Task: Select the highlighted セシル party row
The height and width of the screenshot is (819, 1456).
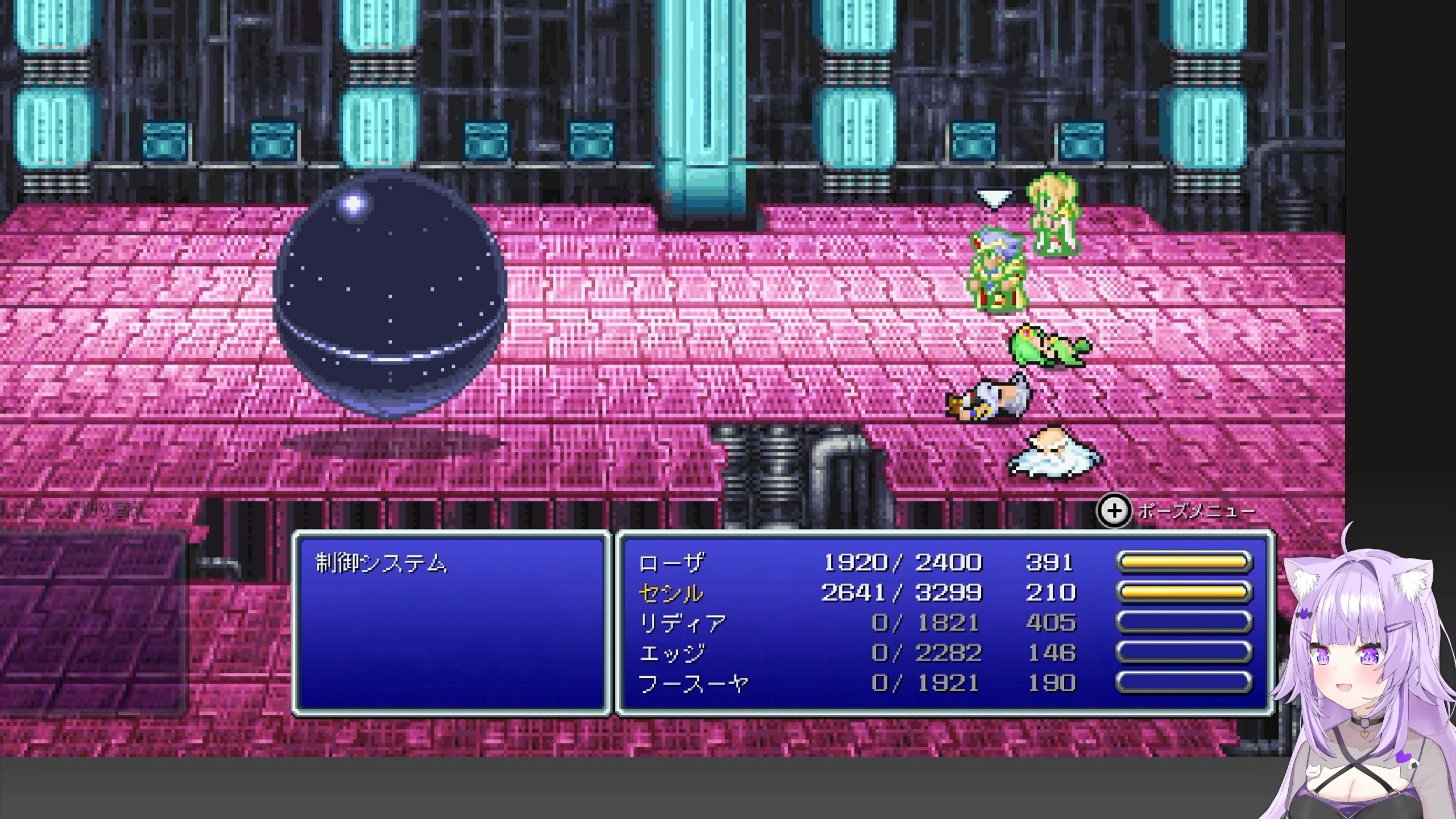Action: [671, 593]
